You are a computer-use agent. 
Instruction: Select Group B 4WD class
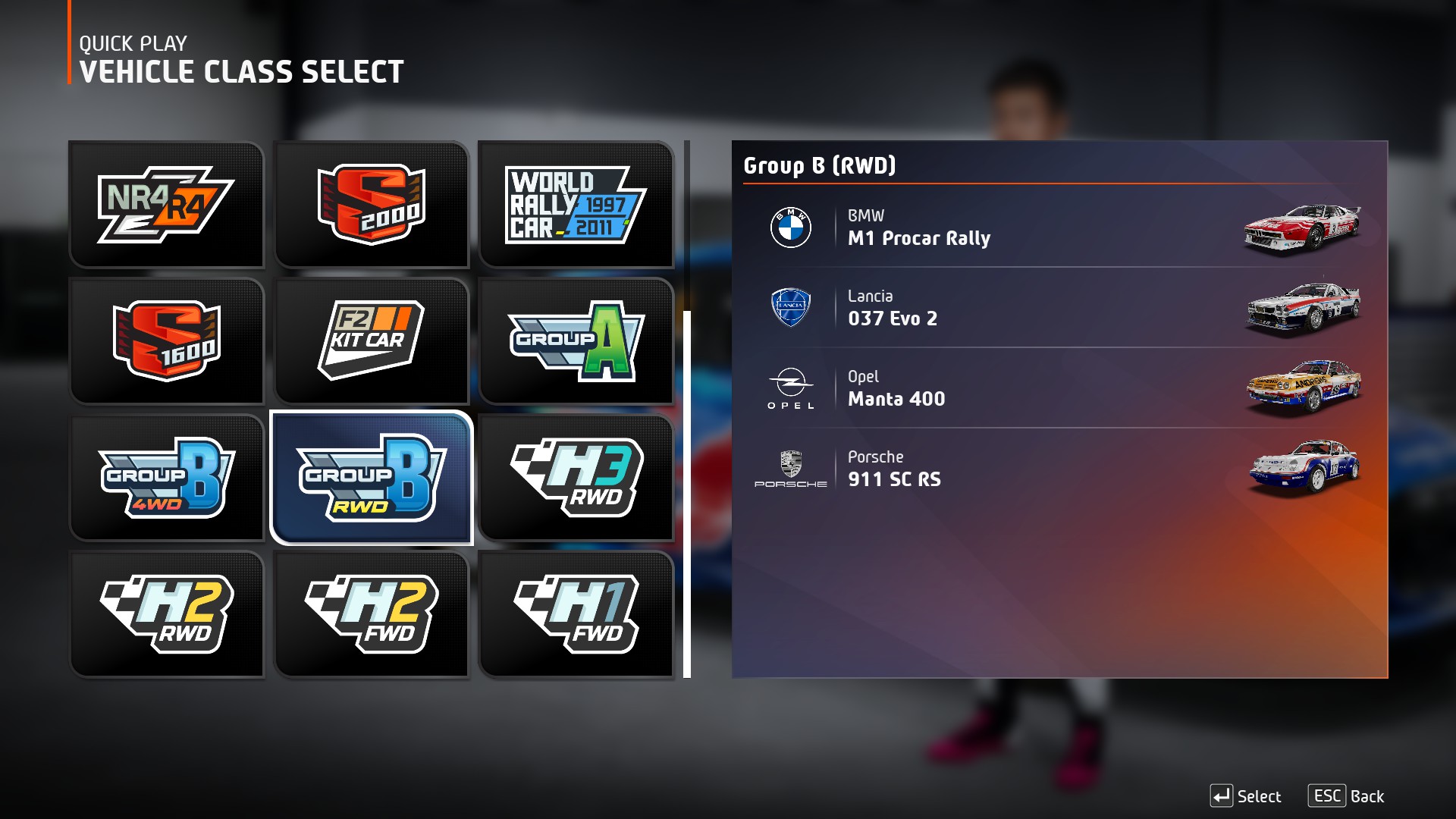tap(166, 478)
